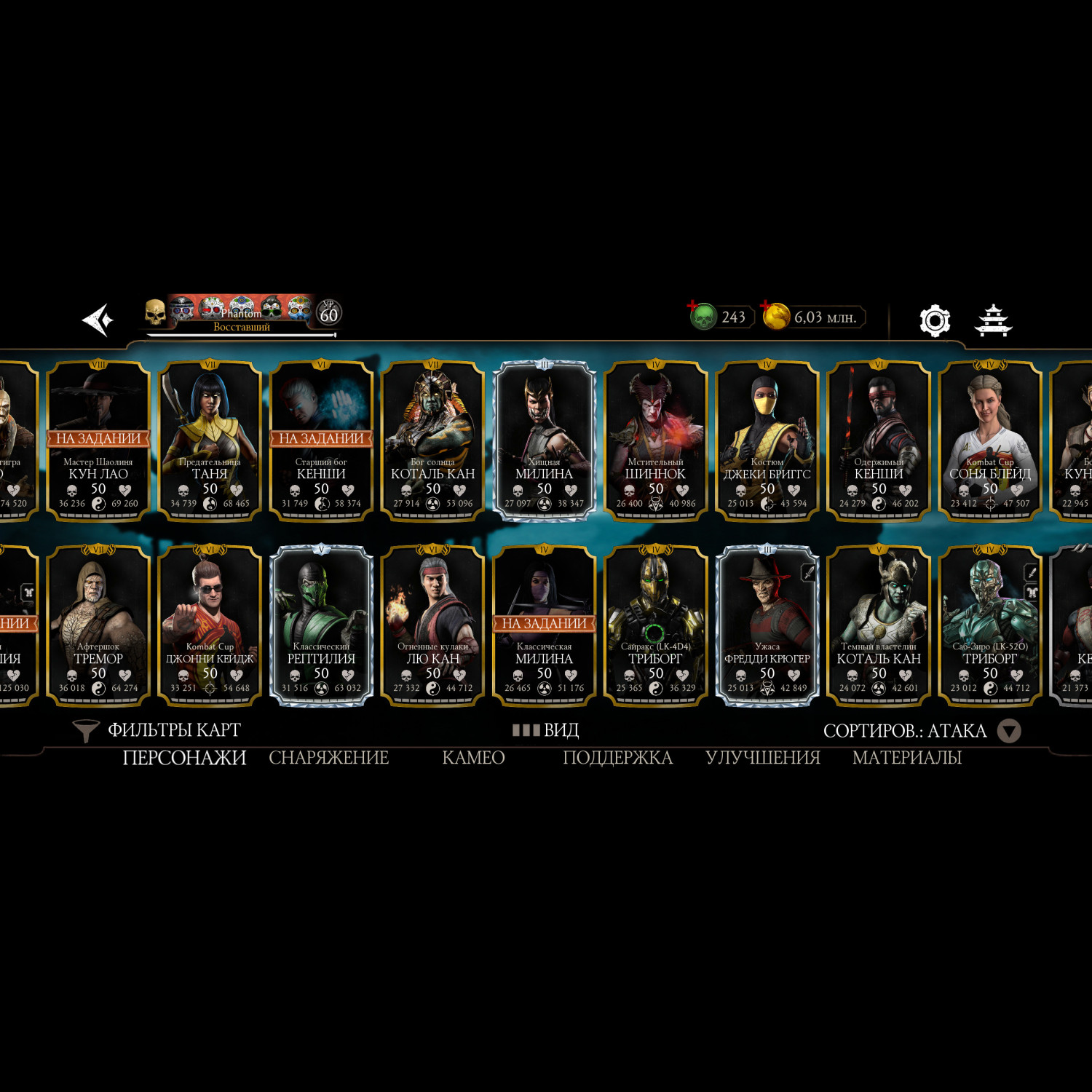1092x1092 pixels.
Task: Select the Kombat Cup ДЖОННИ КЕЙДЖ card
Action: tap(210, 625)
